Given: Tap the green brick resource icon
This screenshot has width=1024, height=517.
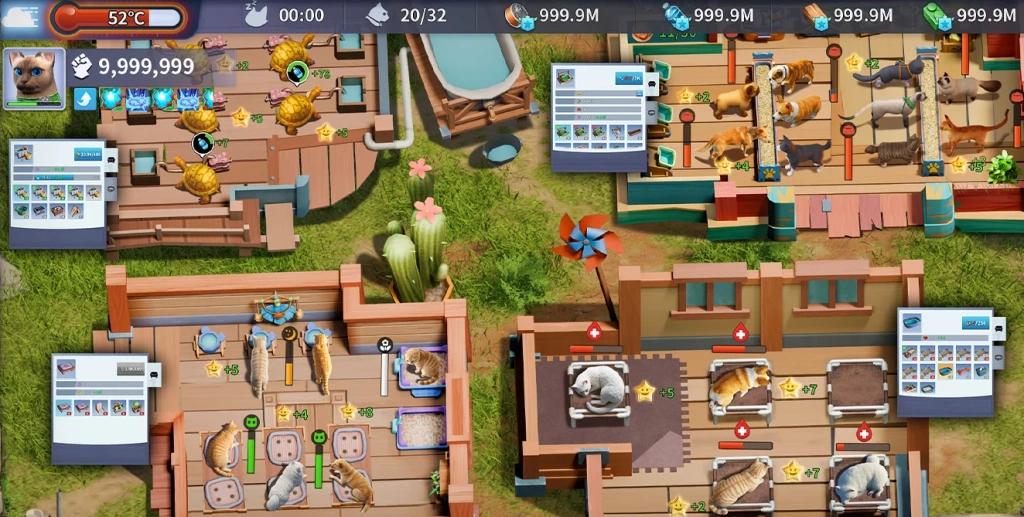Looking at the screenshot, I should [938, 15].
